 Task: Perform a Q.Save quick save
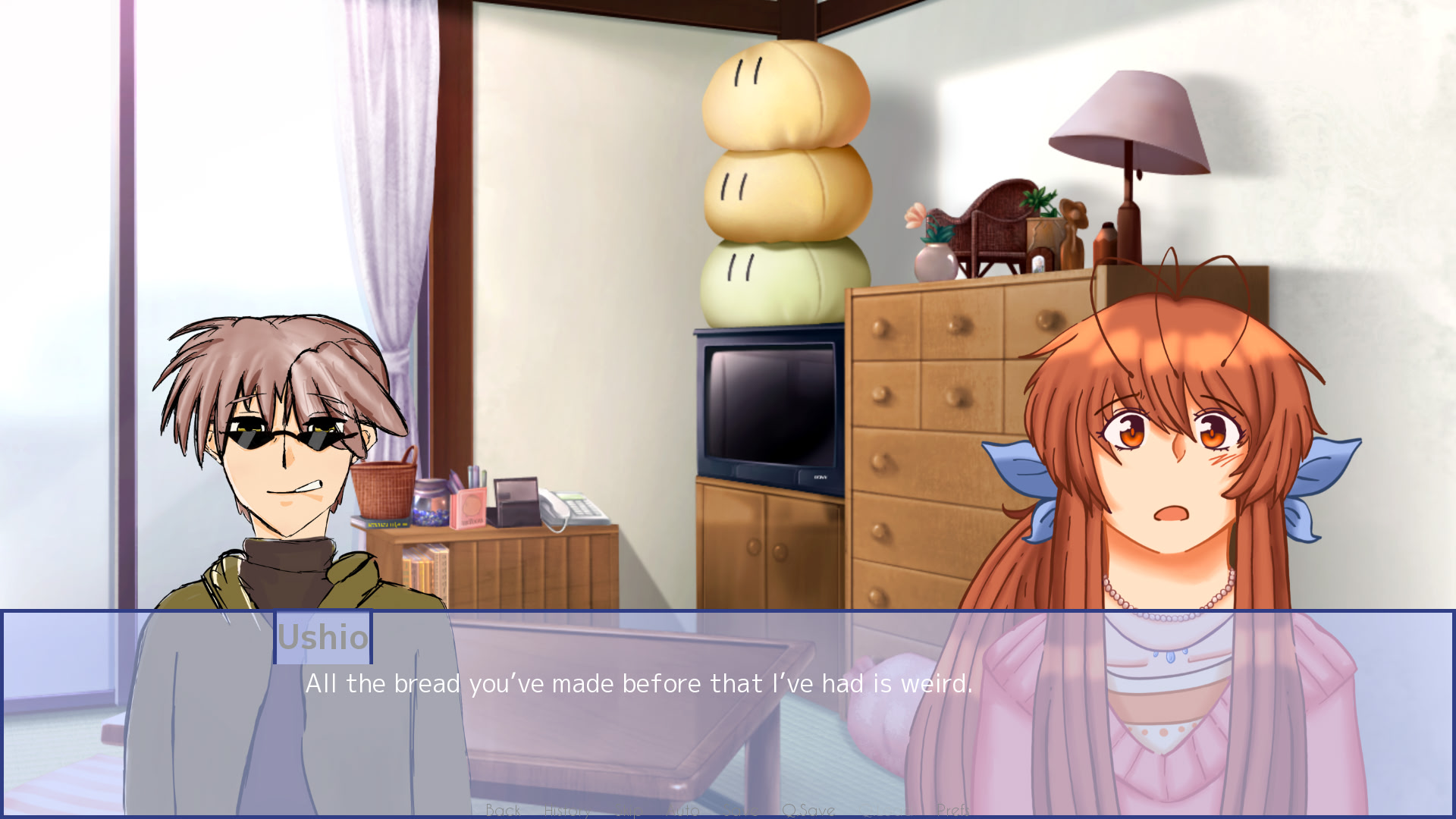point(810,810)
